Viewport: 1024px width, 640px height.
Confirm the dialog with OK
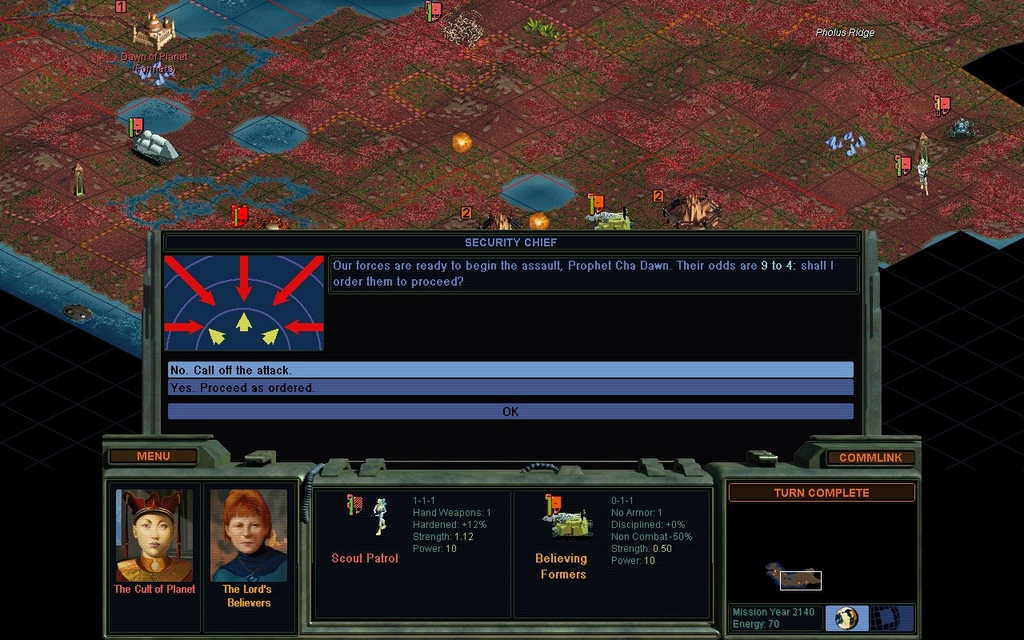click(510, 411)
